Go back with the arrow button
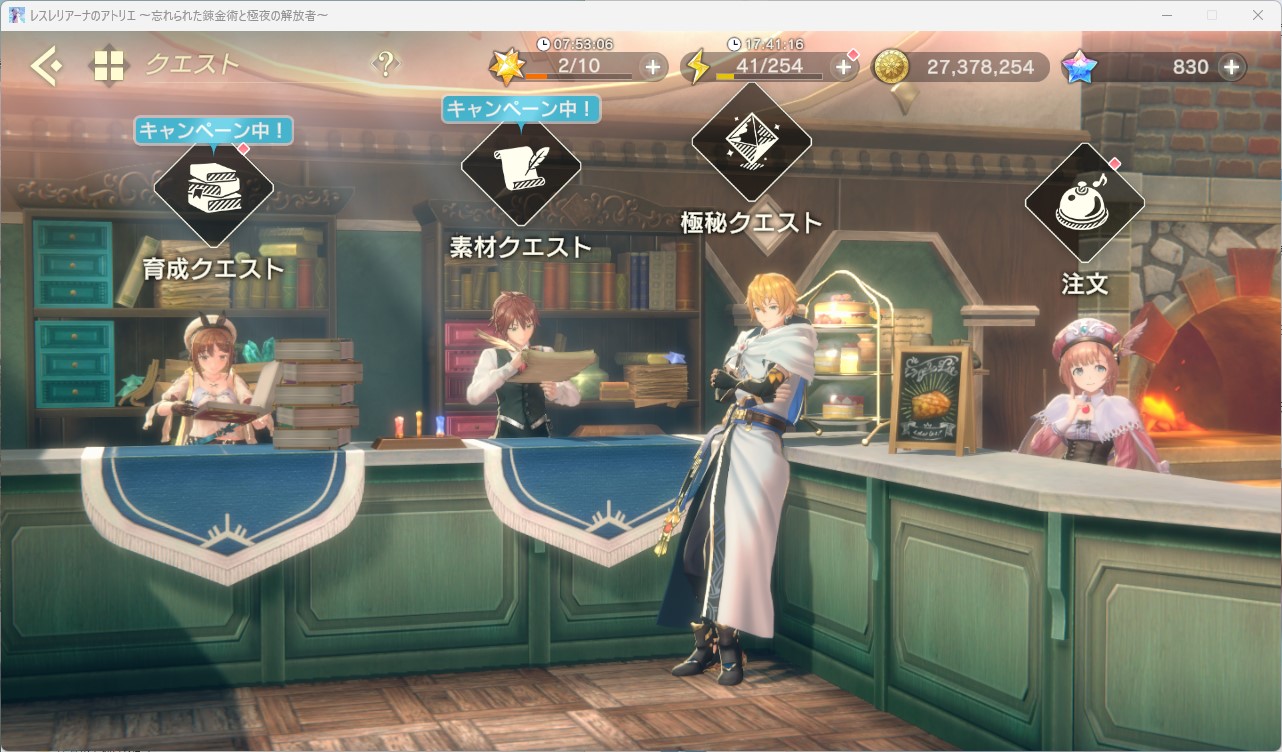The width and height of the screenshot is (1282, 752). 46,67
